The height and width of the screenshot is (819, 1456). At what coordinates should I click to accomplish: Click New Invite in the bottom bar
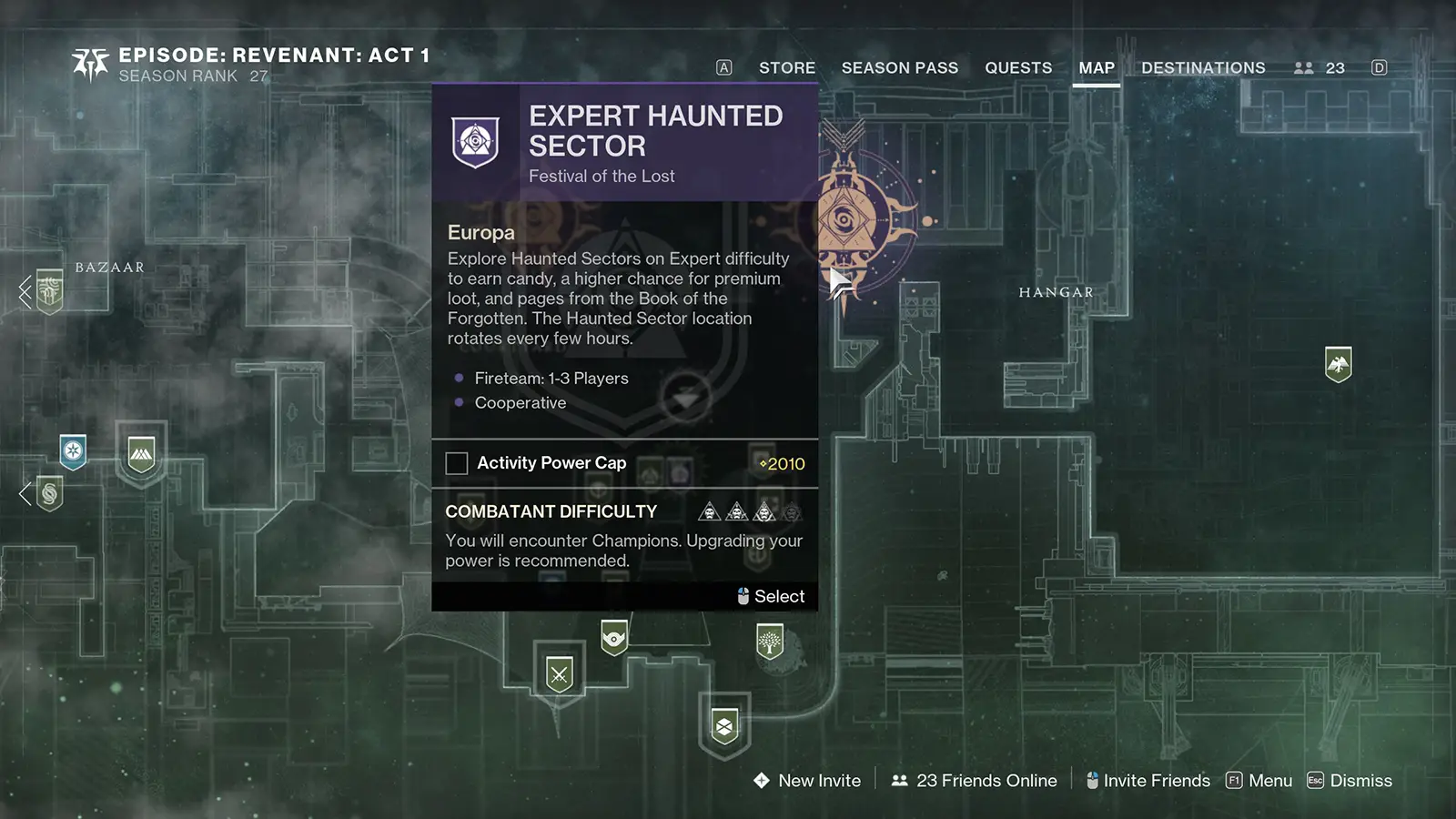point(817,781)
